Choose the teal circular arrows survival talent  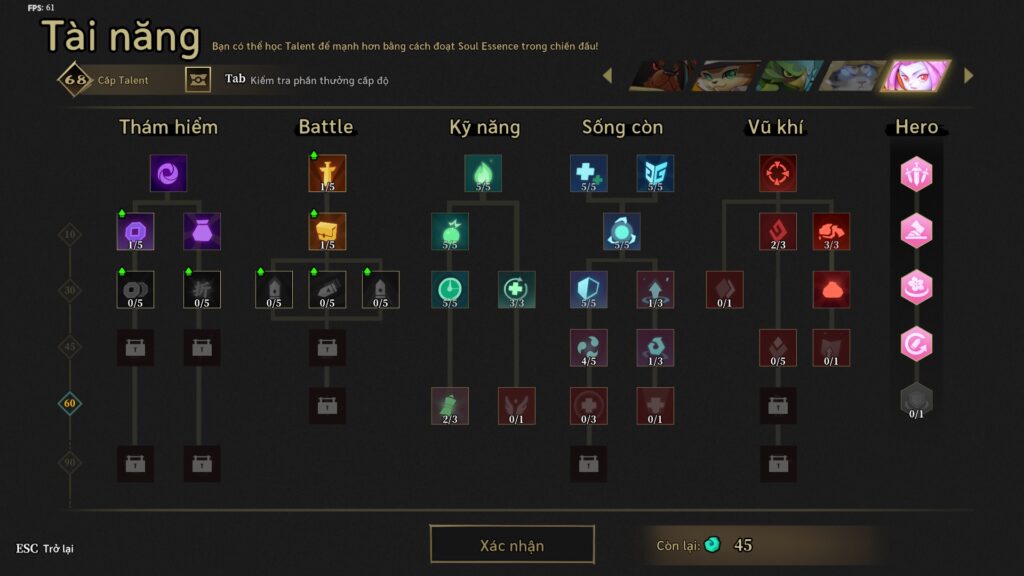coord(621,231)
